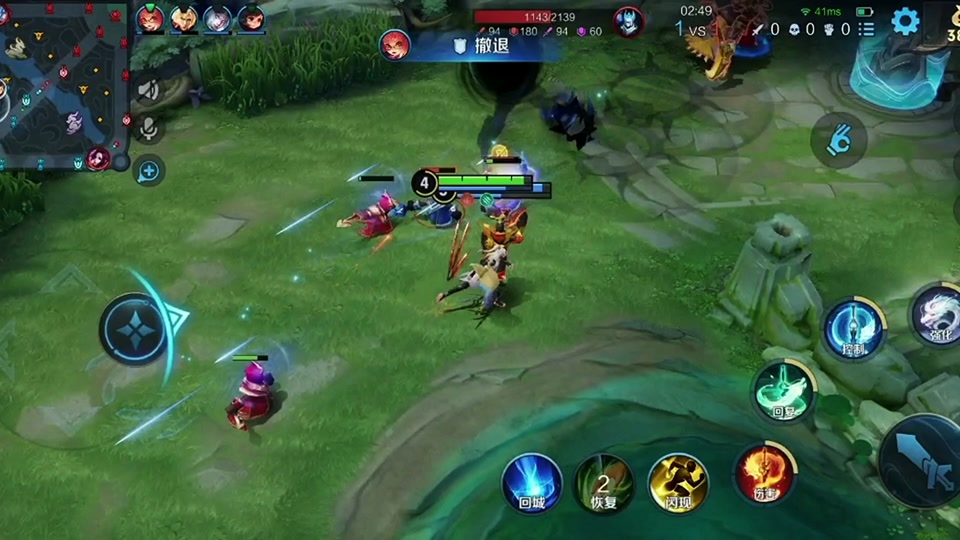Select the first teammate portrait with green arrow
This screenshot has width=960, height=540.
[x=150, y=18]
